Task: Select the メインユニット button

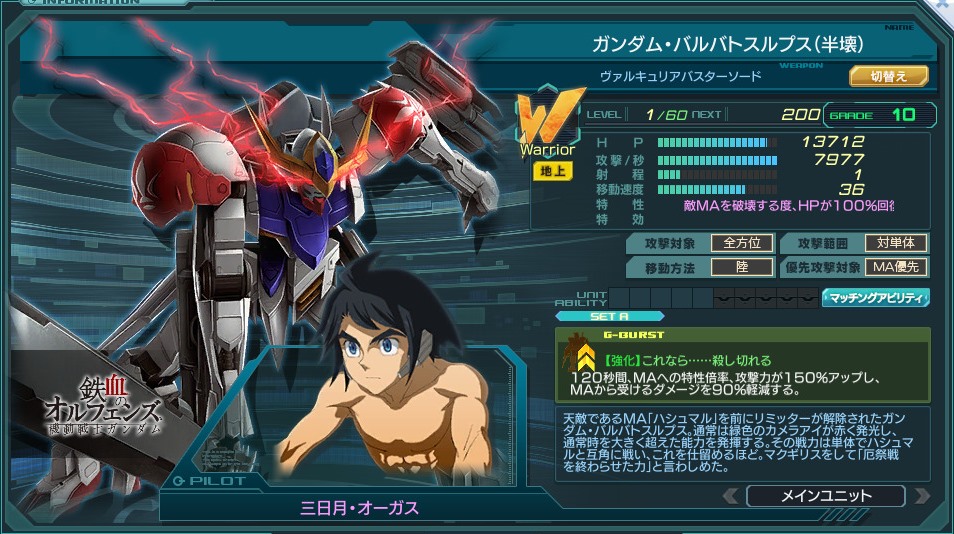Action: pyautogui.click(x=825, y=495)
